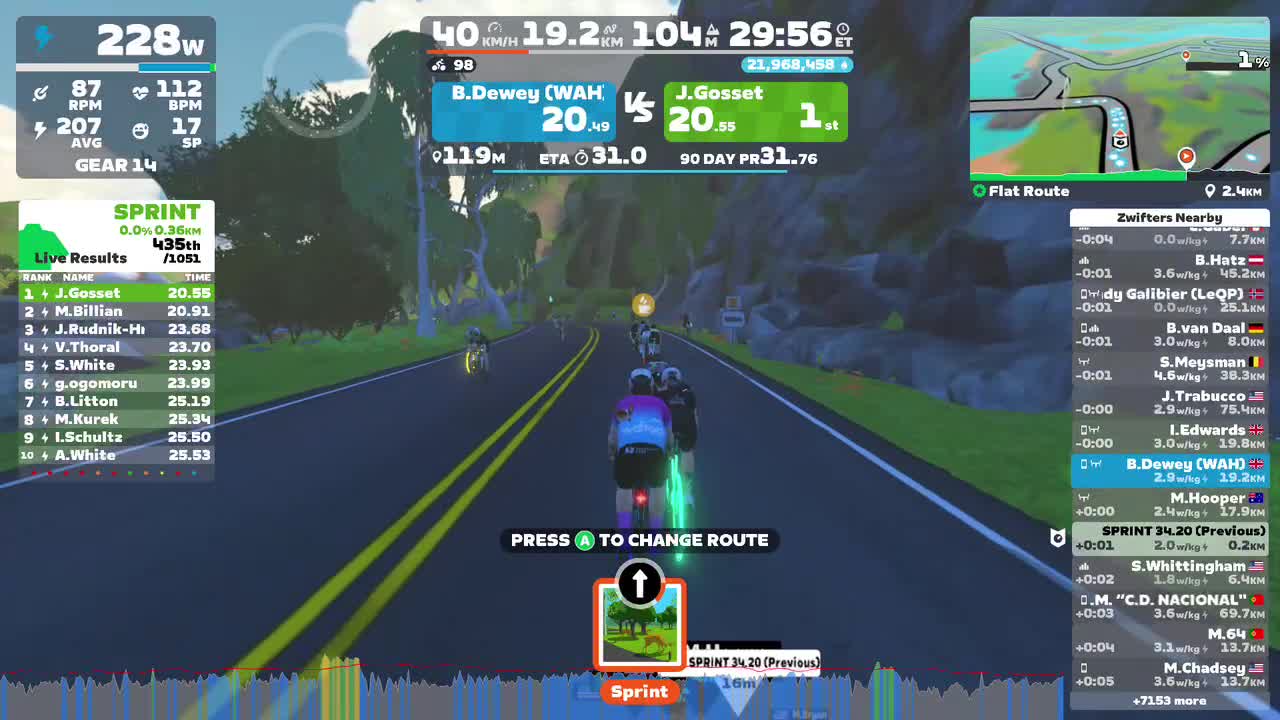Select the Zwifters Nearby panel header
Screen dimensions: 1280x720
1169,217
